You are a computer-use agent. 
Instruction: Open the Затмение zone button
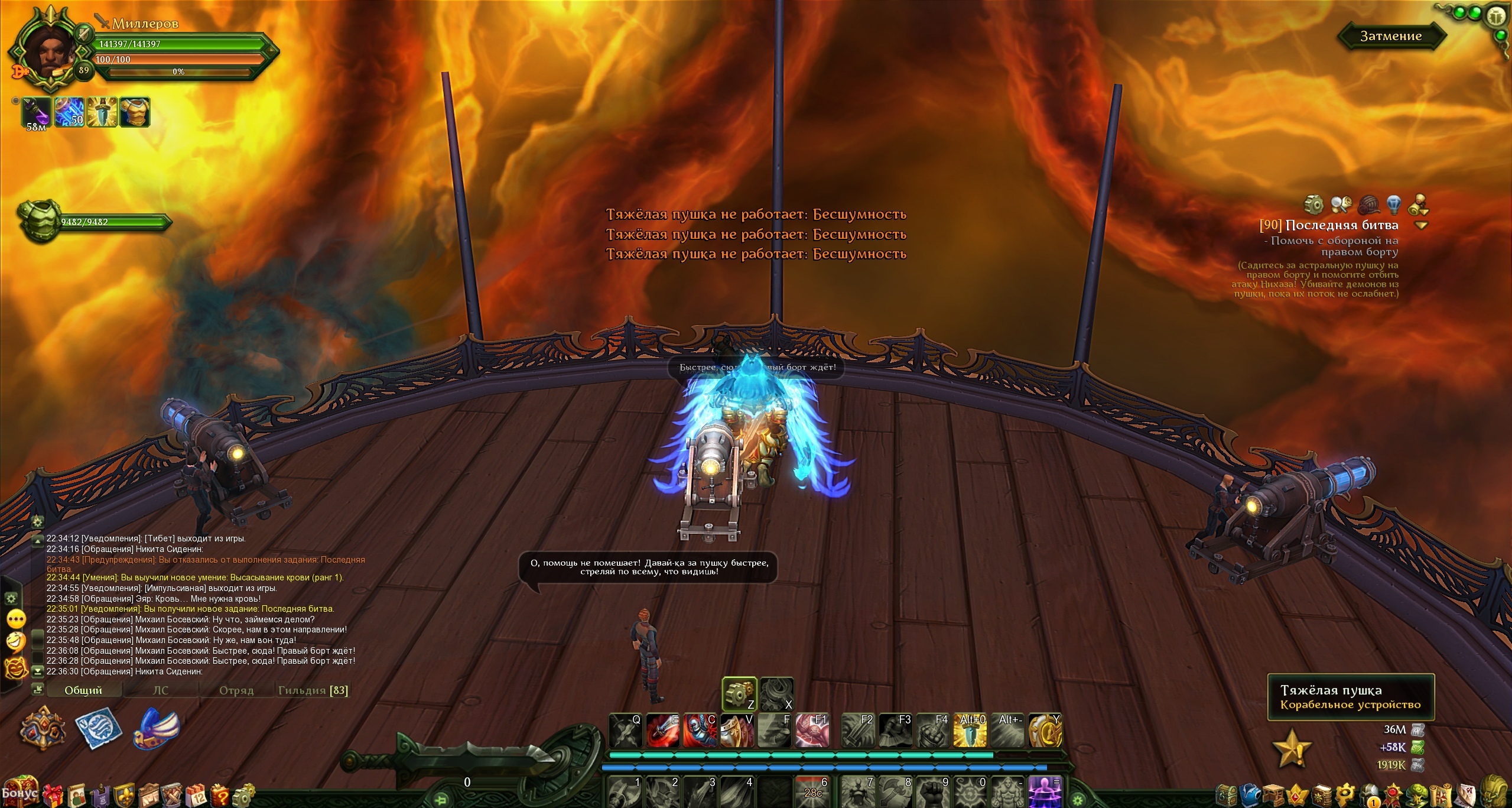(x=1391, y=36)
